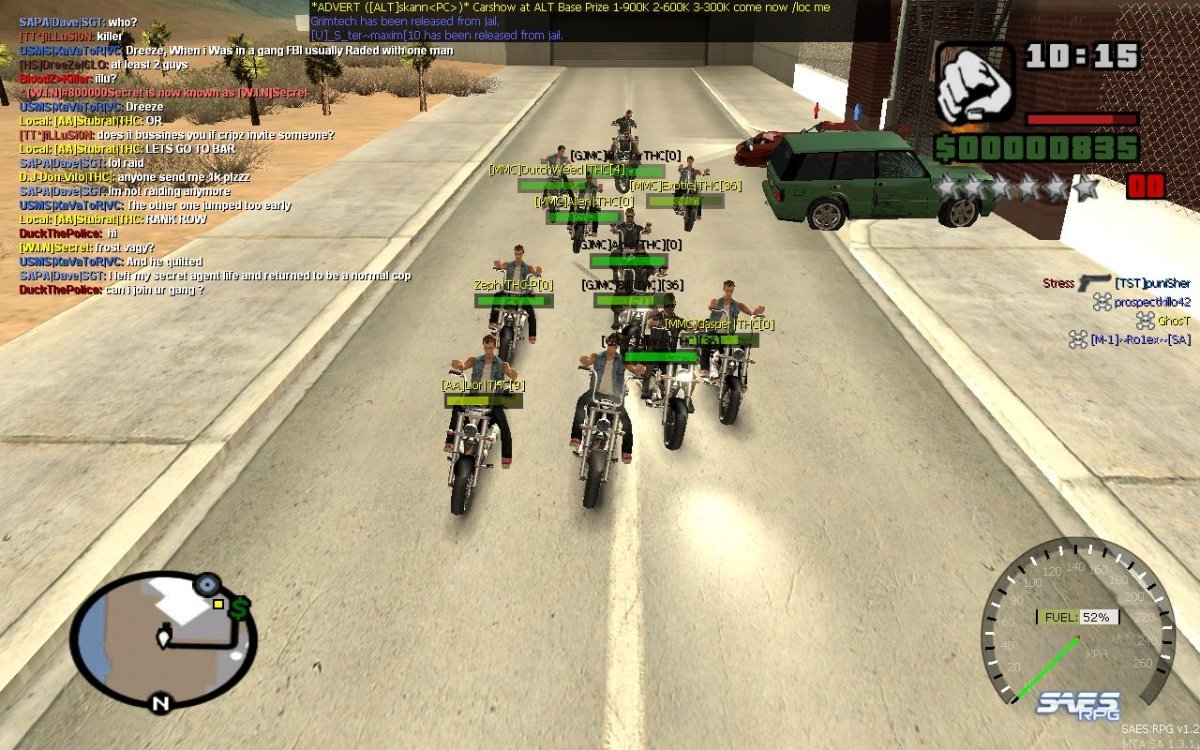Select the green dollar blip on the minimap

[x=239, y=607]
